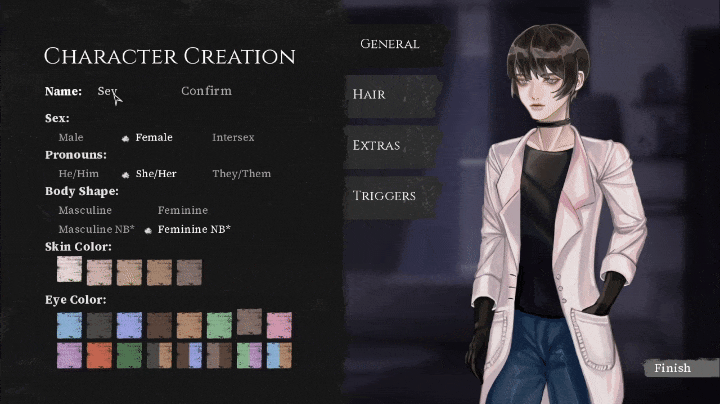Image resolution: width=720 pixels, height=404 pixels.
Task: Switch to the Hair tab
Action: point(370,94)
